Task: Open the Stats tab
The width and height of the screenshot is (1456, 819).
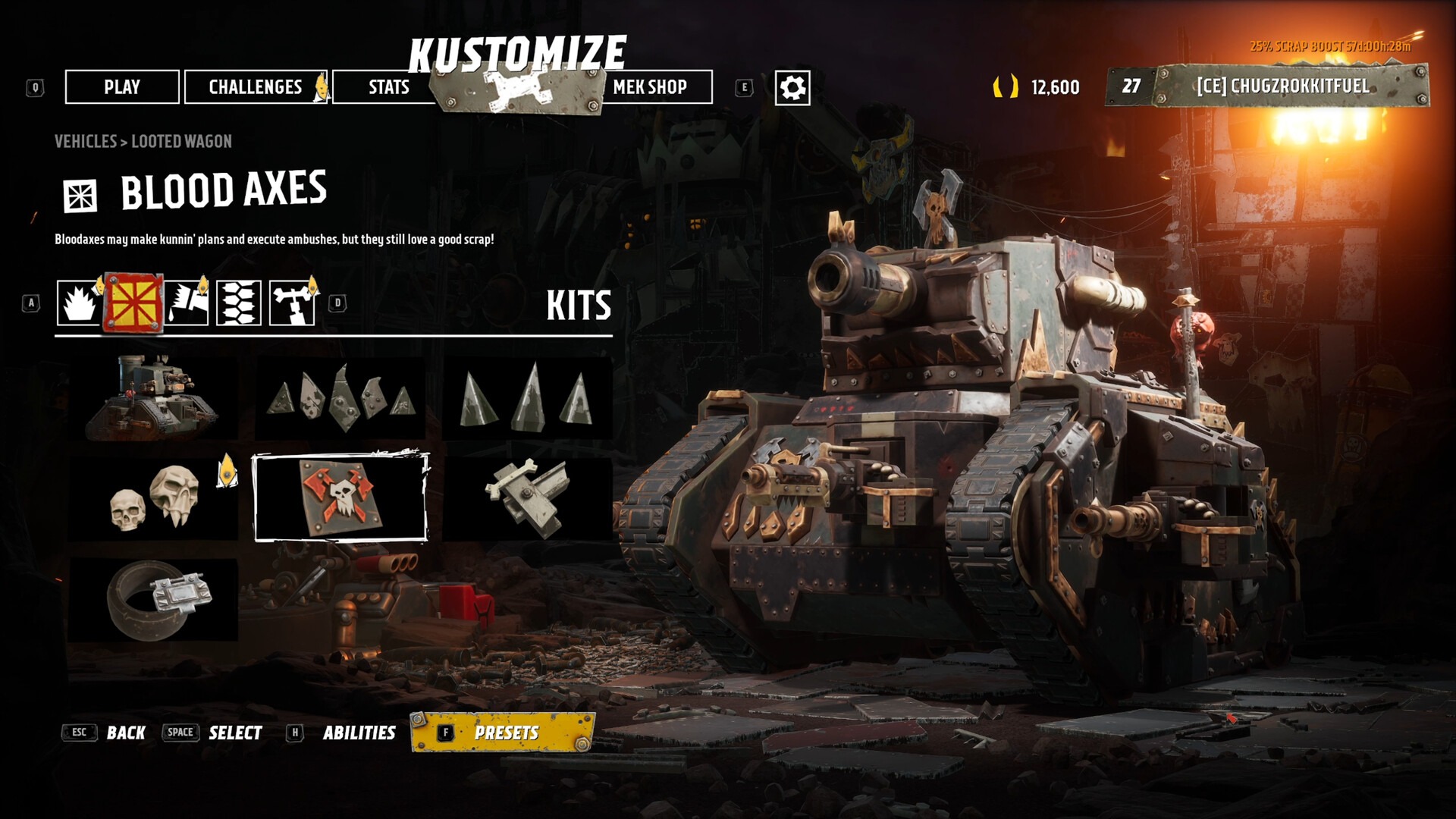Action: coord(388,87)
